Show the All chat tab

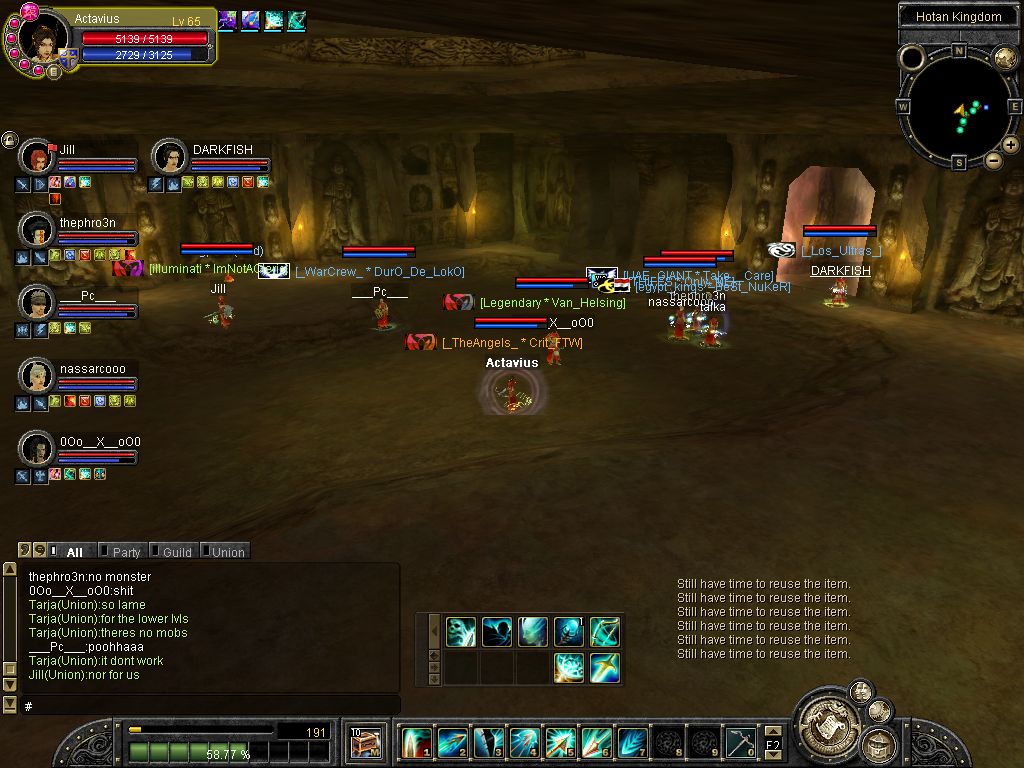(x=74, y=552)
